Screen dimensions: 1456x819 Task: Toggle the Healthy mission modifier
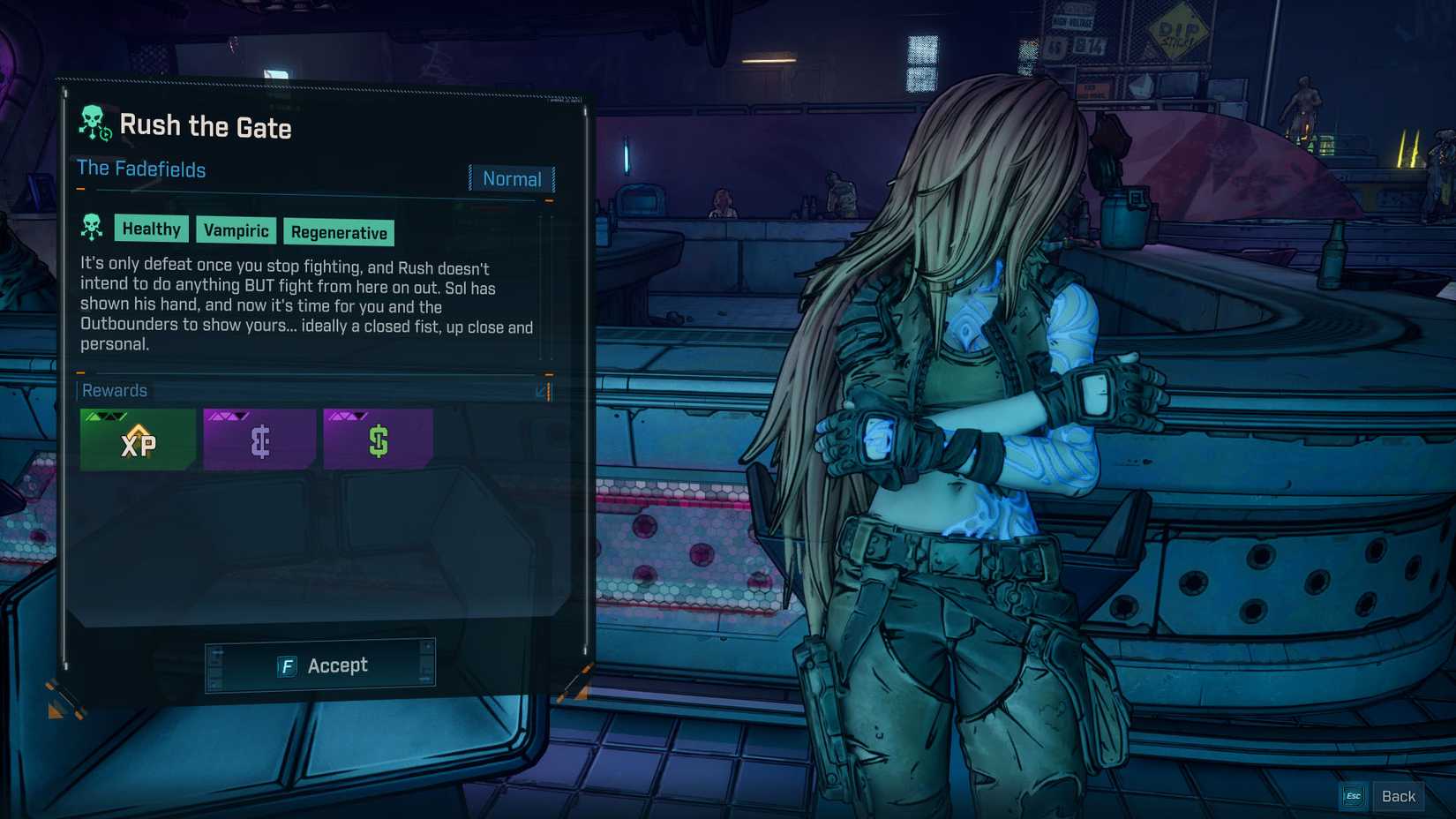click(152, 229)
